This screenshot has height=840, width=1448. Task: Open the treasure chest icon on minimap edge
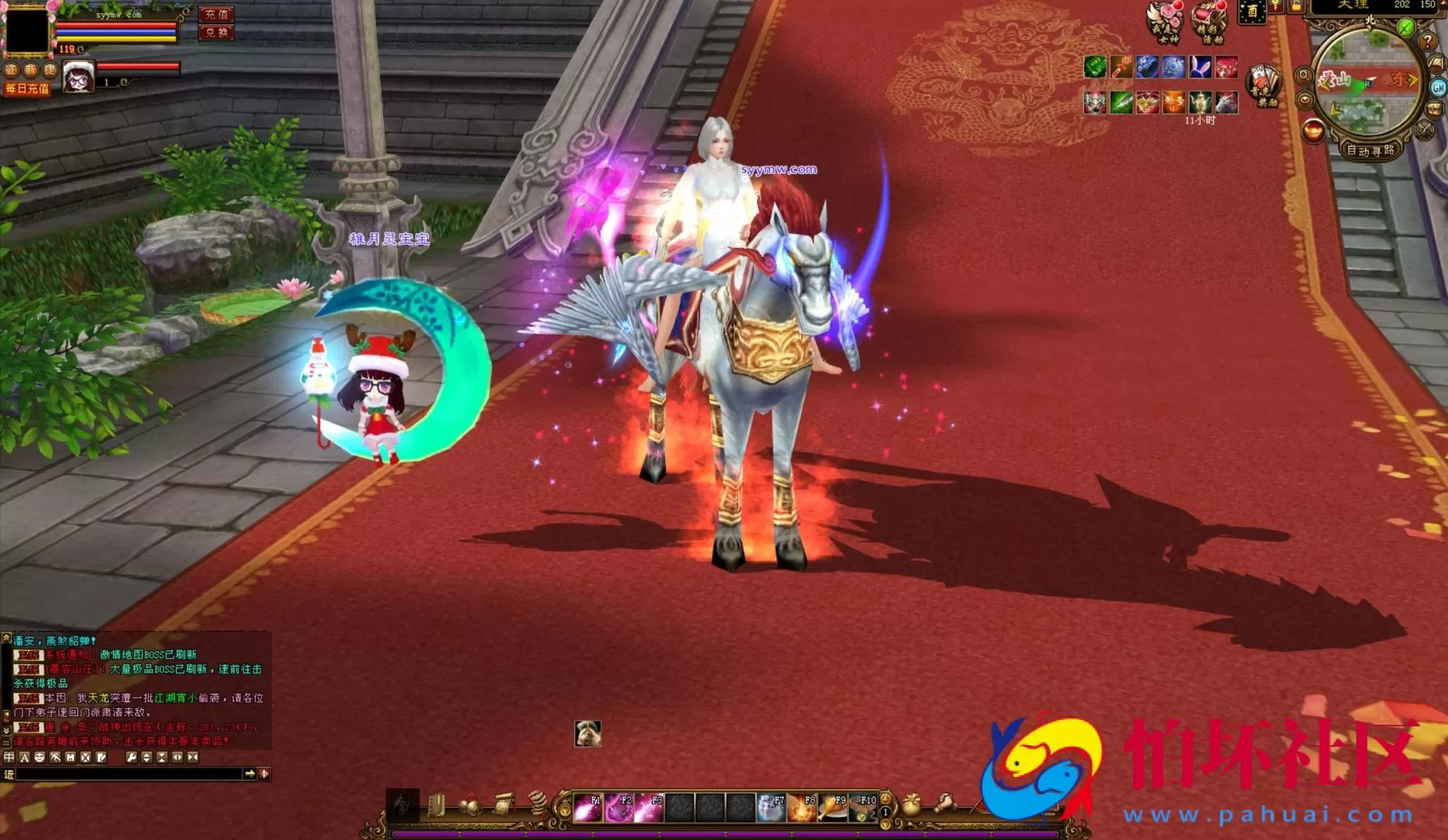coord(1433,110)
